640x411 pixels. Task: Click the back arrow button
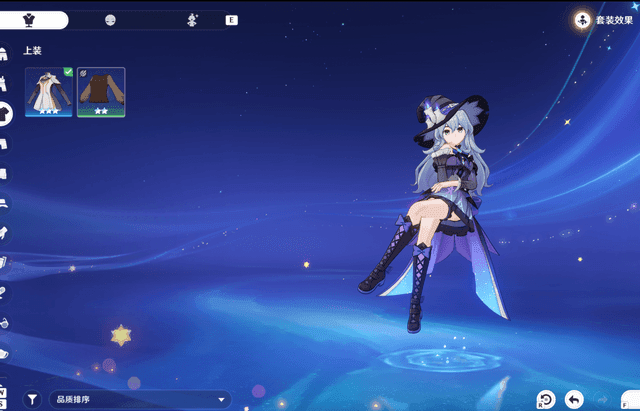click(x=574, y=399)
